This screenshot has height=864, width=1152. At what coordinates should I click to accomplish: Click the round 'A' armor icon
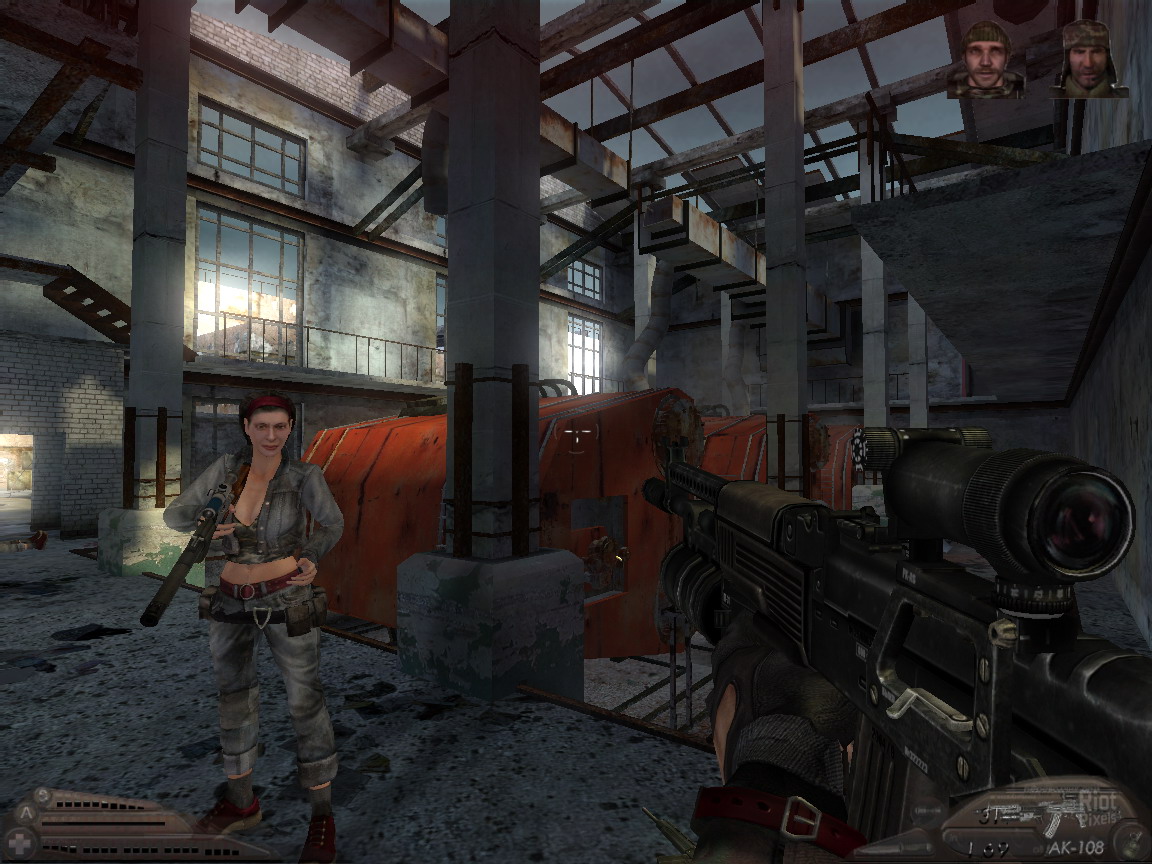25,812
